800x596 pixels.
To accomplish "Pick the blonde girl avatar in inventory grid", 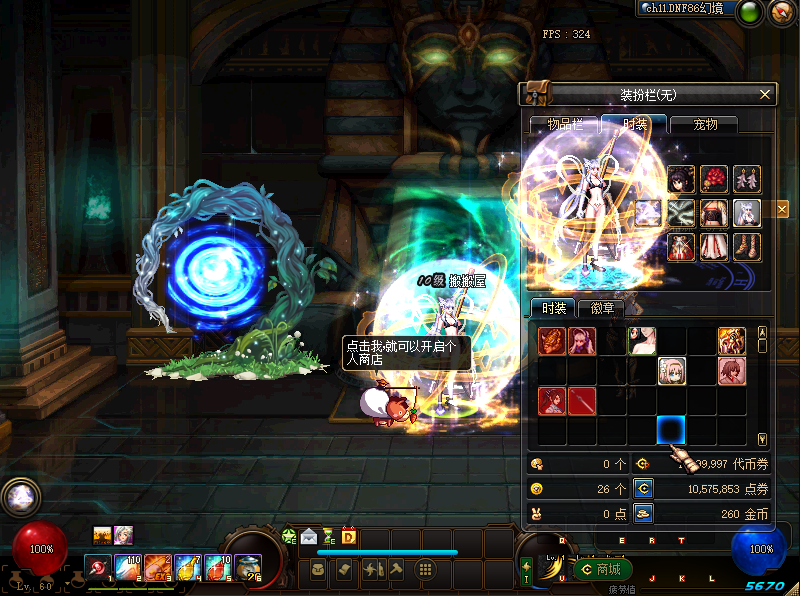I will click(671, 371).
